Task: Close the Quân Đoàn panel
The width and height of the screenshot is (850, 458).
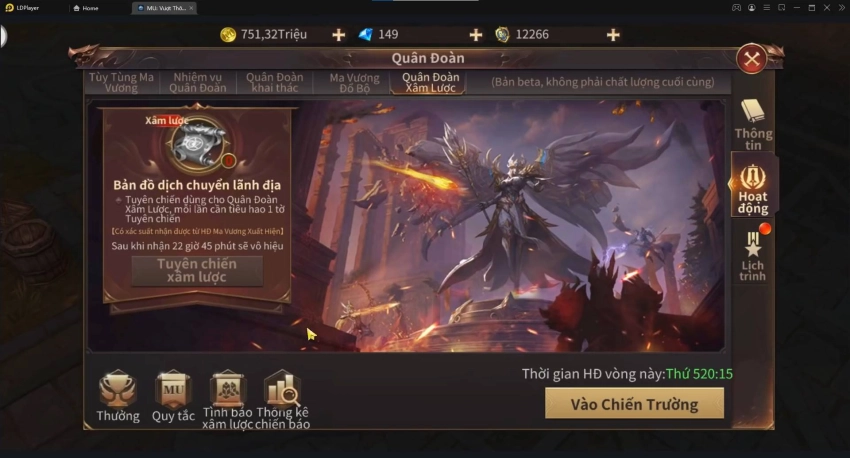Action: 751,58
